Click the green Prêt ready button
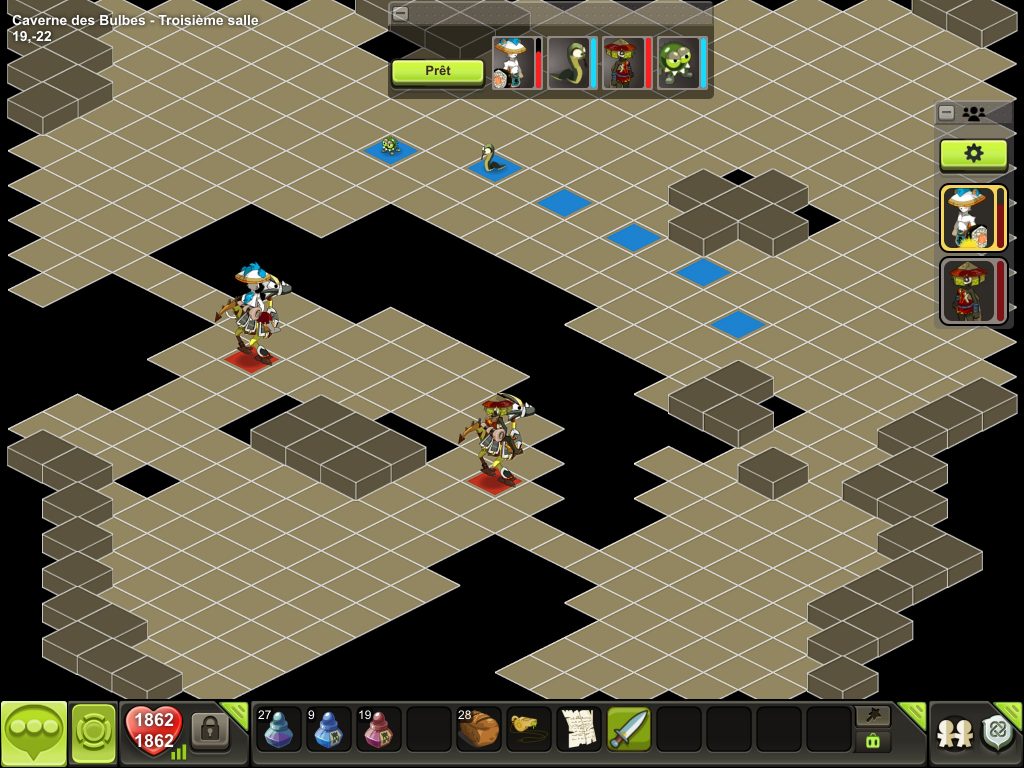 click(x=437, y=72)
